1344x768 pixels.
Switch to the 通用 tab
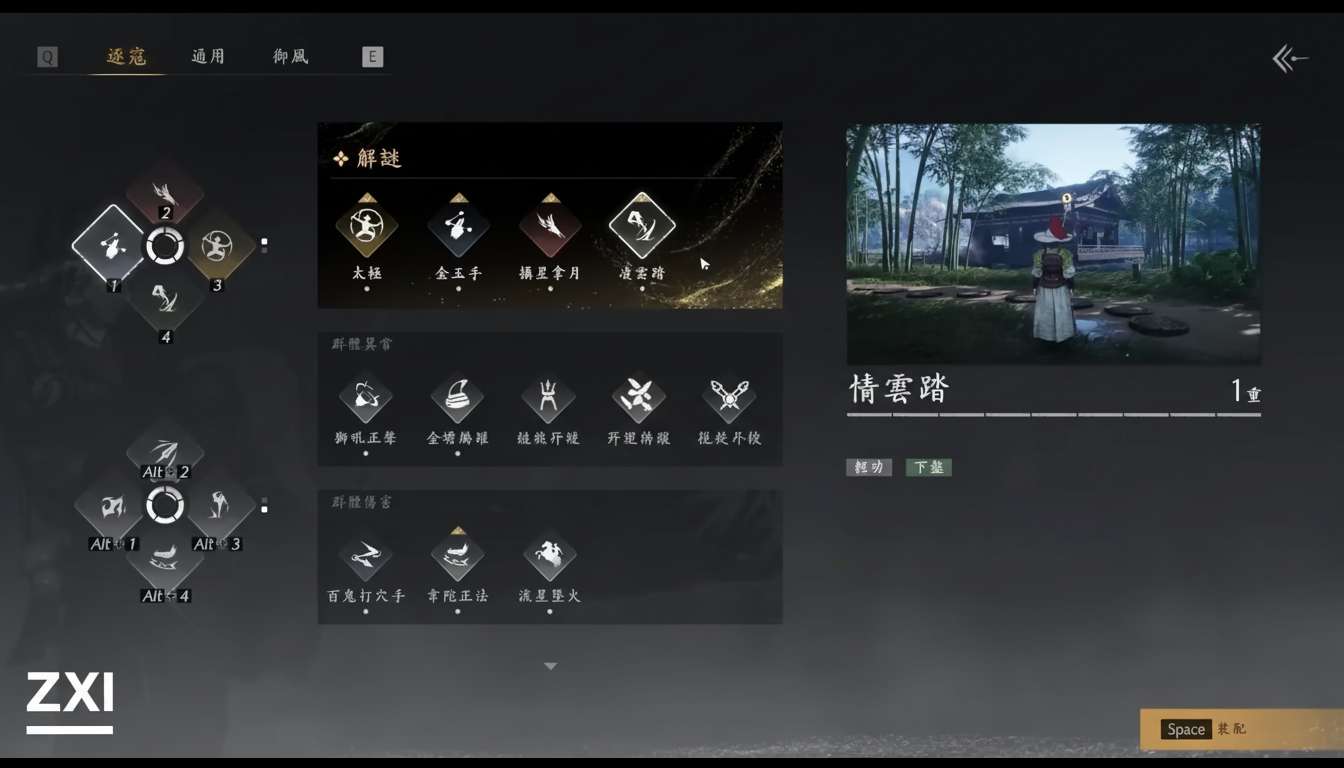coord(207,56)
